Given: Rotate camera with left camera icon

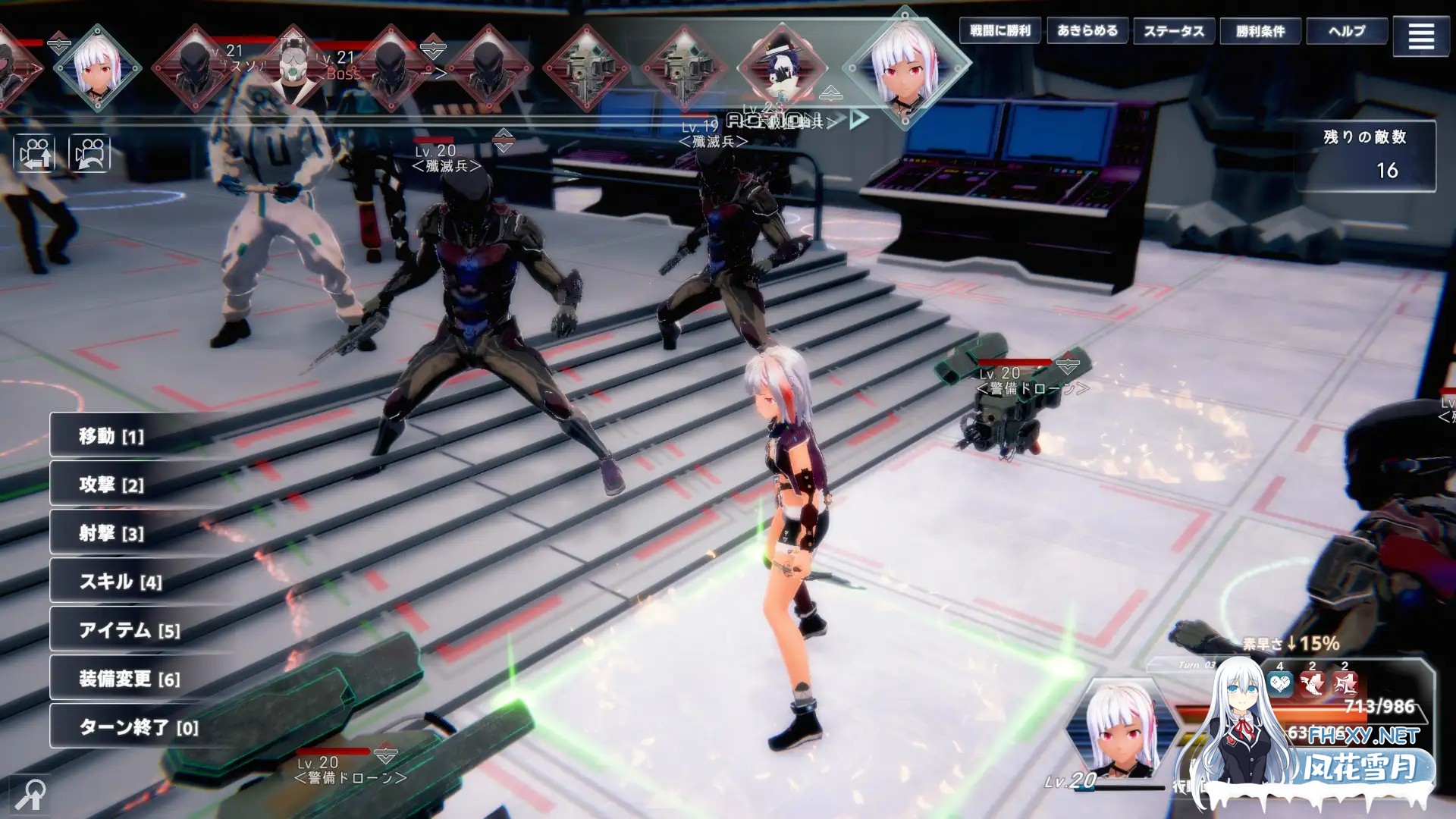Looking at the screenshot, I should 34,154.
